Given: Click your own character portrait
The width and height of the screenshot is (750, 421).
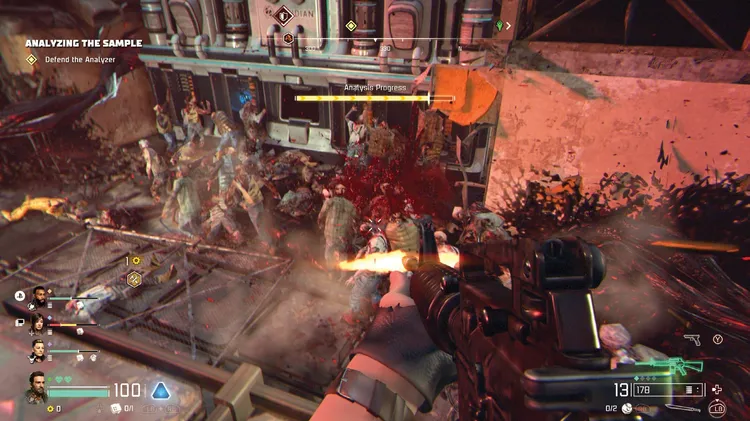Looking at the screenshot, I should [35, 390].
